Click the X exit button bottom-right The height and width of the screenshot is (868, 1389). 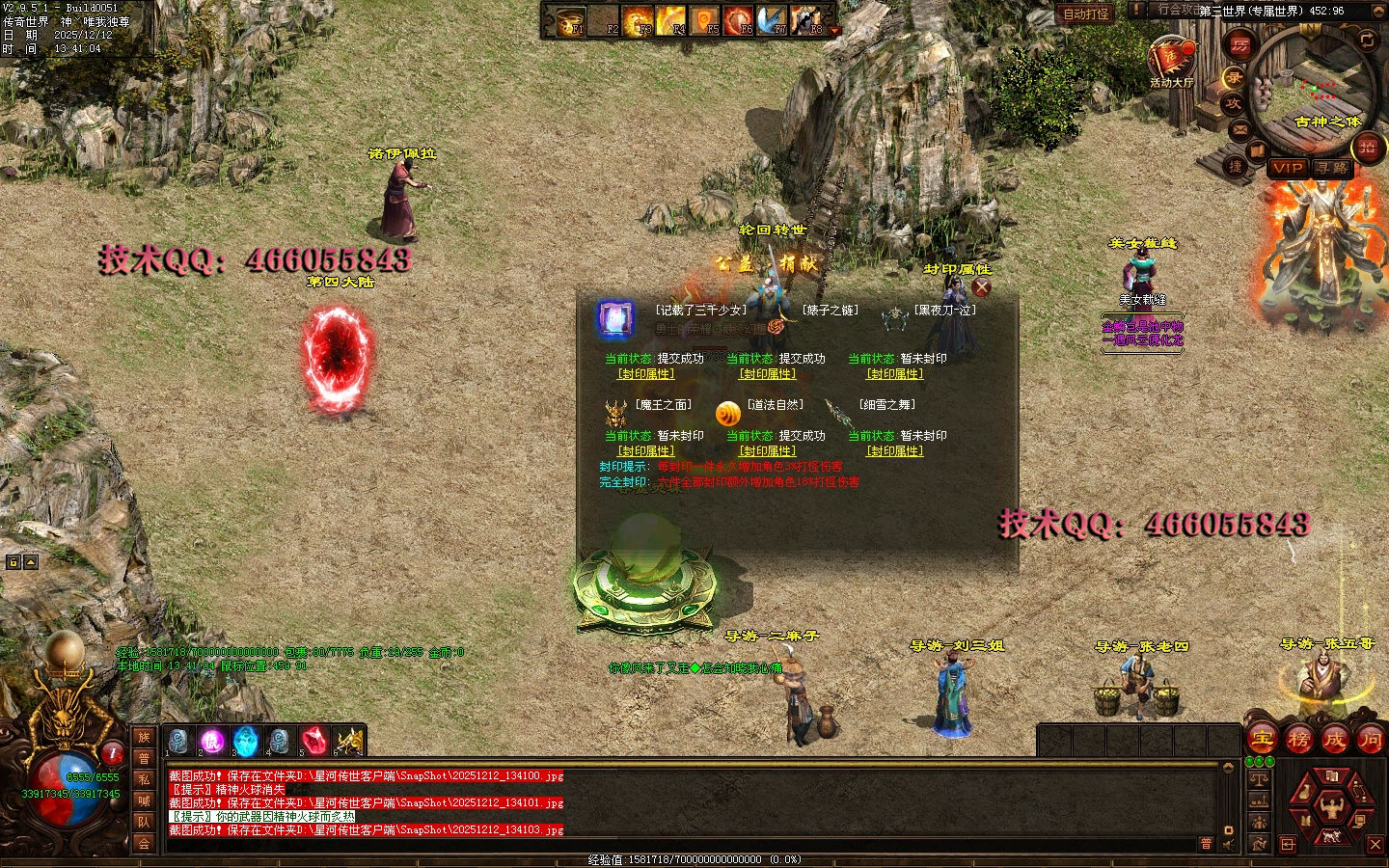coord(1375,844)
